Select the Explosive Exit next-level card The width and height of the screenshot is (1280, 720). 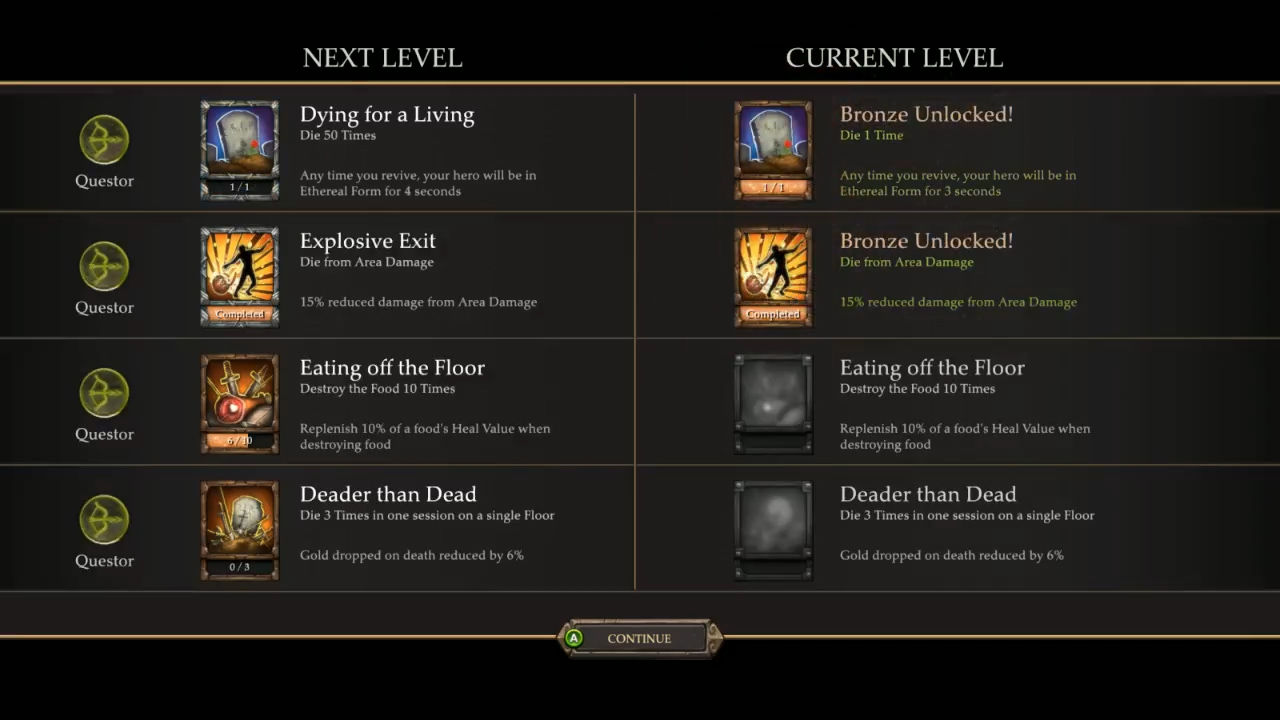[239, 276]
